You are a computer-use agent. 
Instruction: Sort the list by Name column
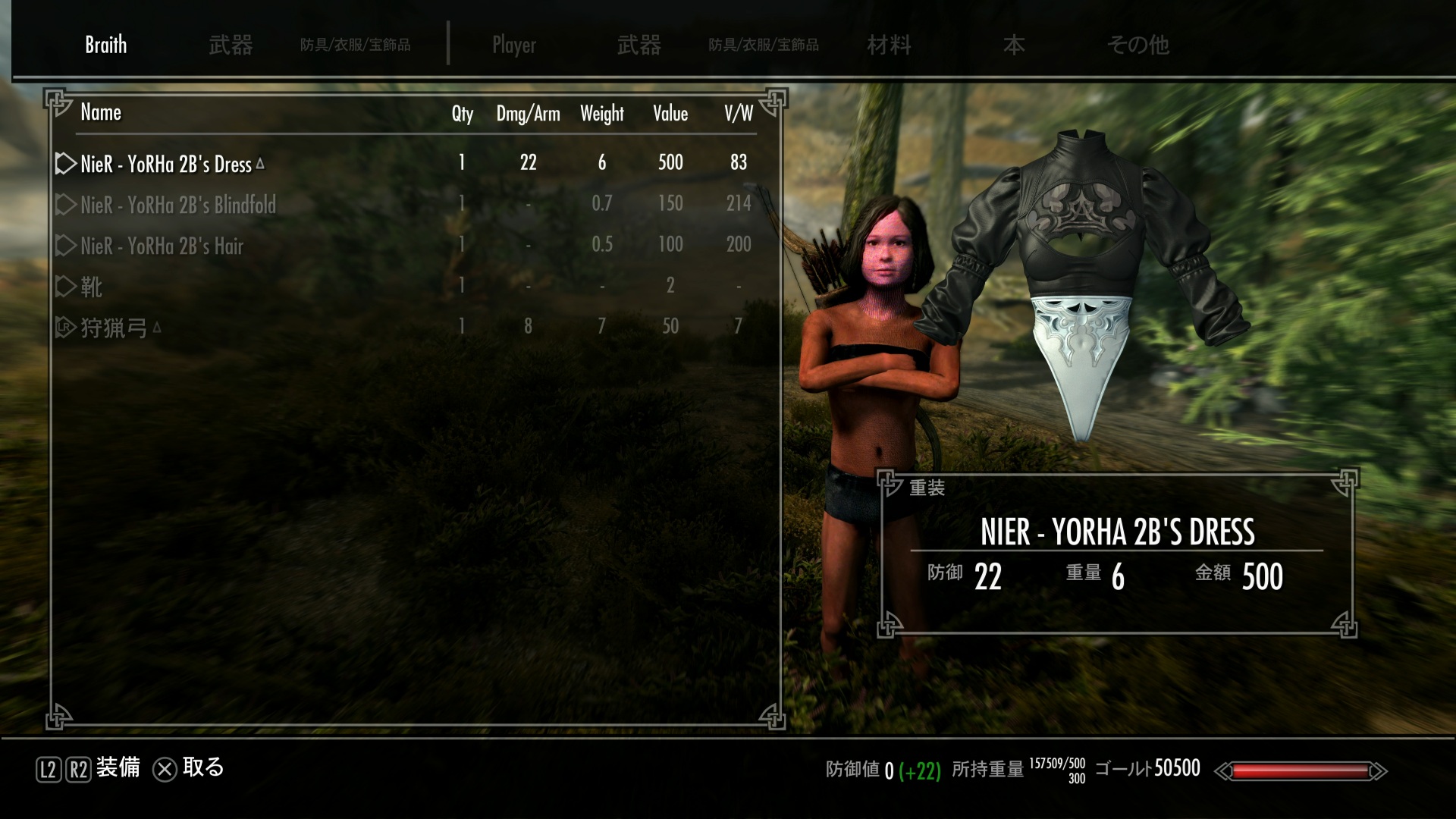click(101, 113)
